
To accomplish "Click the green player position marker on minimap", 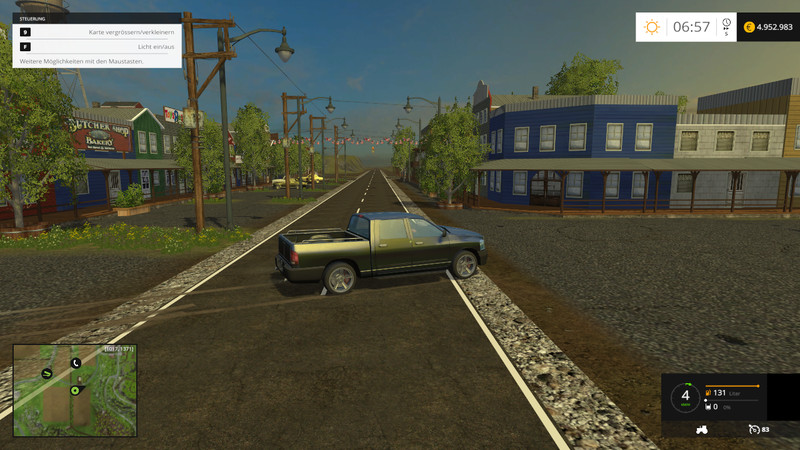I will pyautogui.click(x=75, y=390).
